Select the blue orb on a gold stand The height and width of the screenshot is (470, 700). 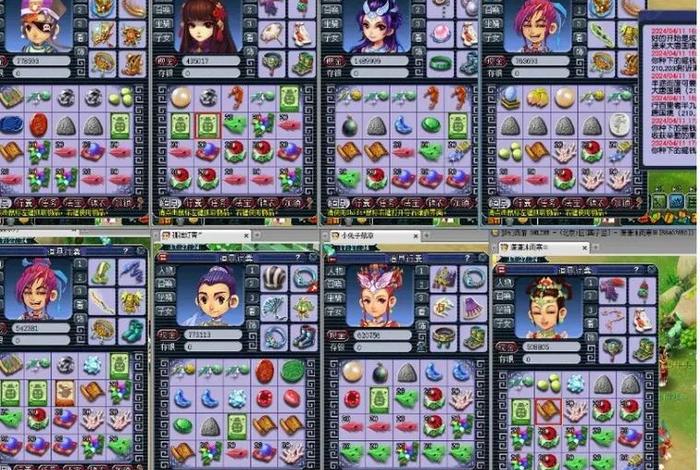pos(511,98)
